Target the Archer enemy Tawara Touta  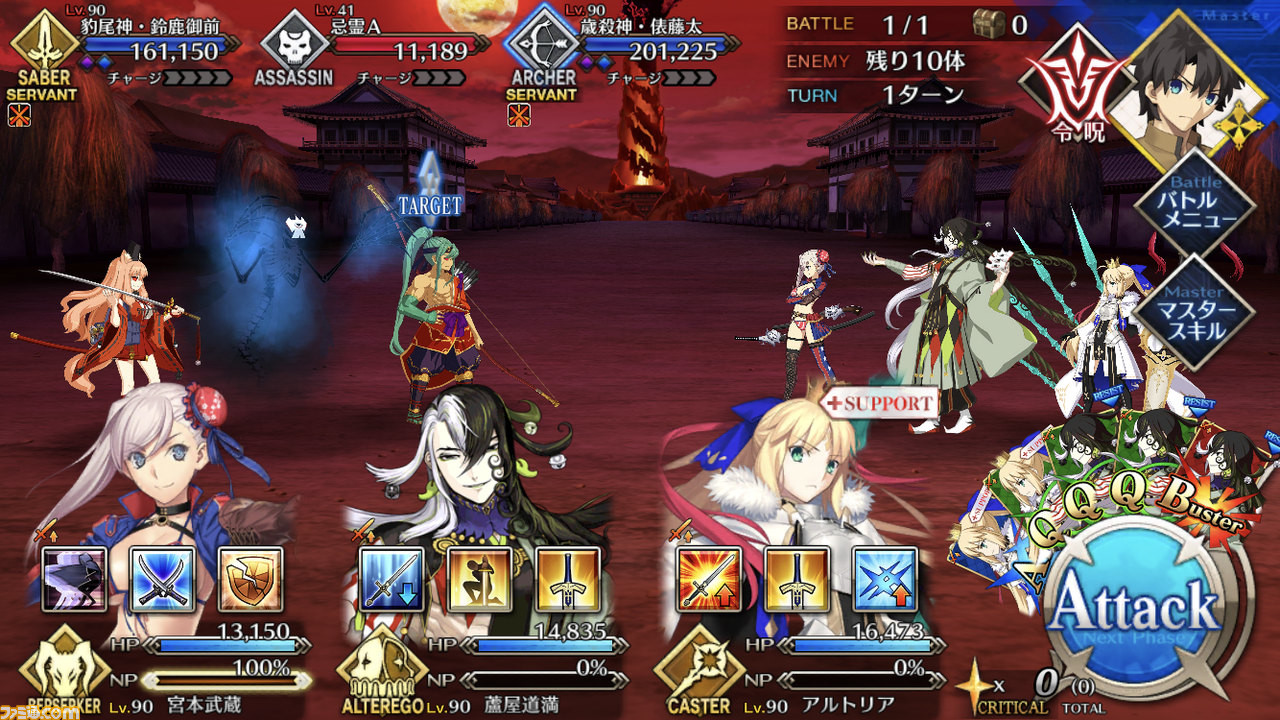440,320
